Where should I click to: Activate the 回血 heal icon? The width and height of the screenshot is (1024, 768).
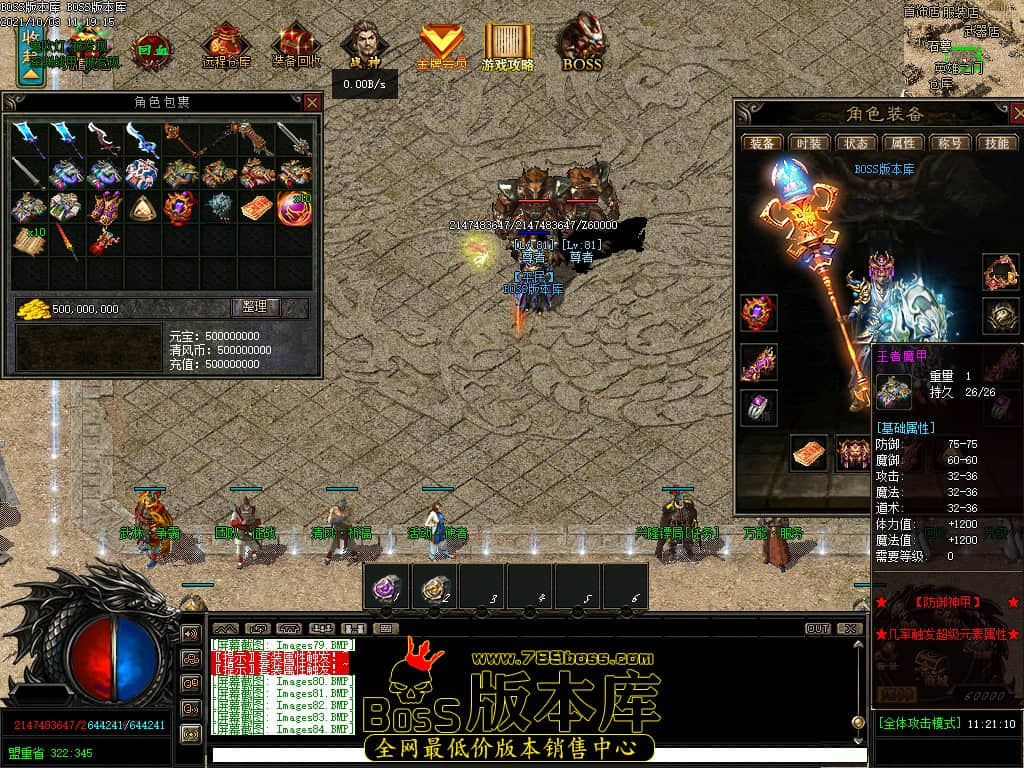coord(152,47)
